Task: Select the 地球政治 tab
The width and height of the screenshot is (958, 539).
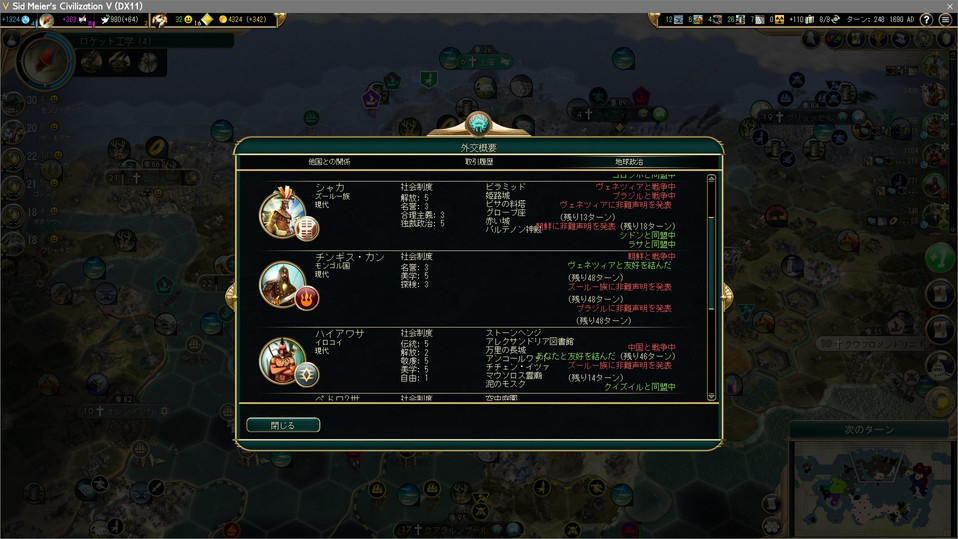Action: click(x=629, y=162)
